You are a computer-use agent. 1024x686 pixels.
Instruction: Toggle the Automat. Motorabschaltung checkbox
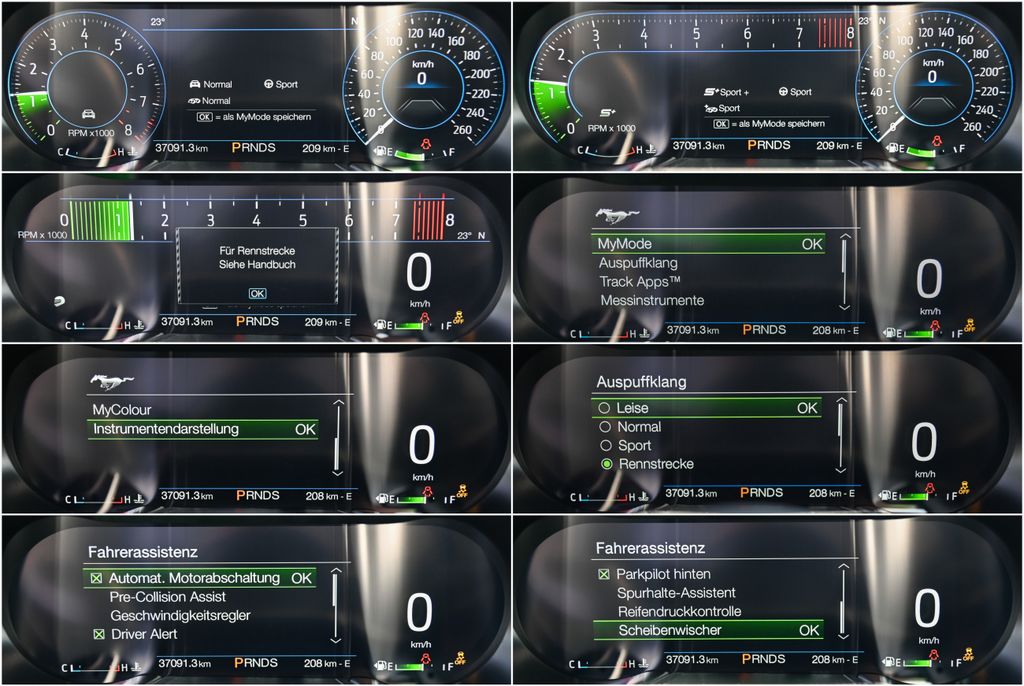pyautogui.click(x=96, y=578)
